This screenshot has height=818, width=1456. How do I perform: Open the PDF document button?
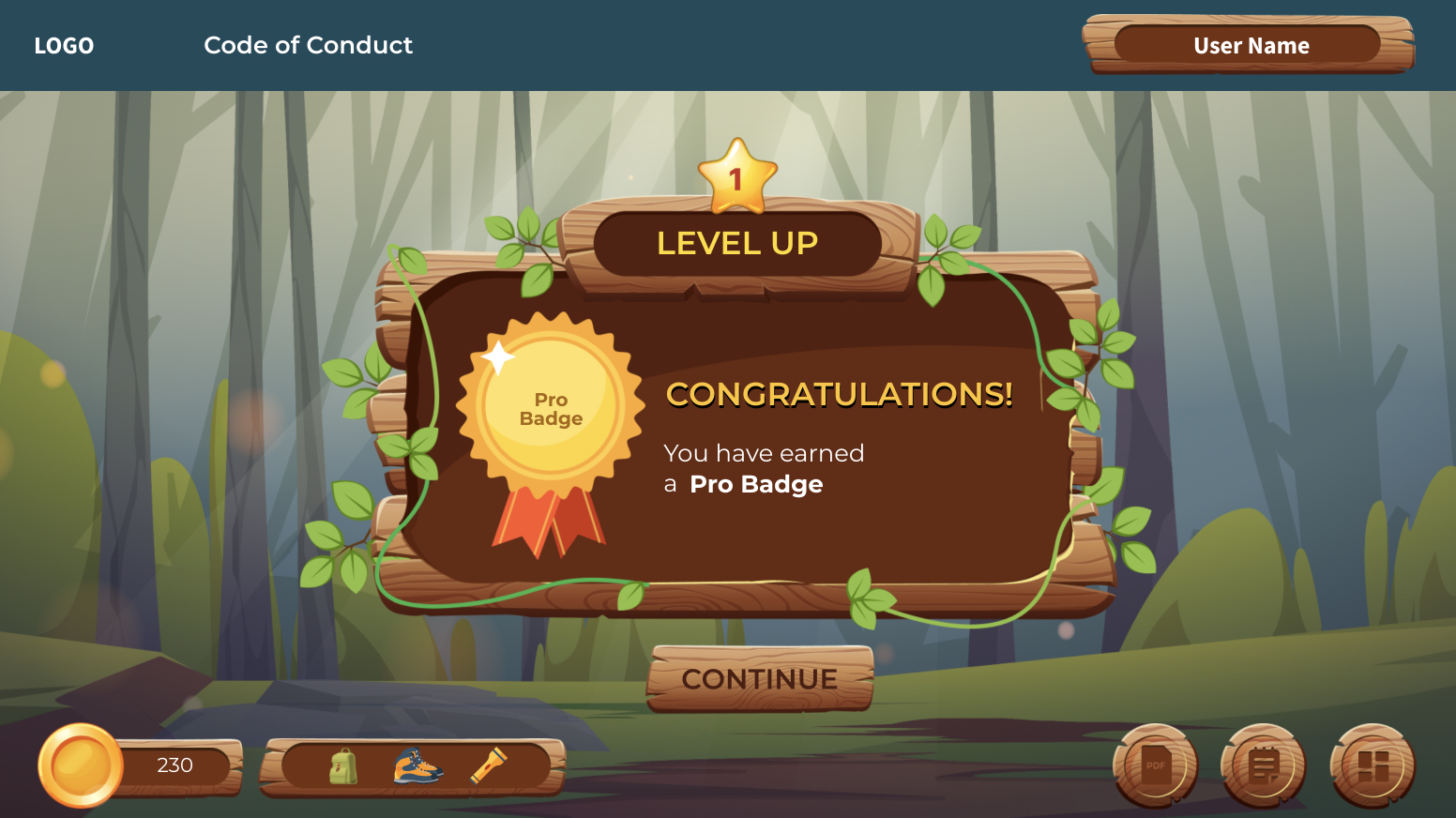[1156, 765]
